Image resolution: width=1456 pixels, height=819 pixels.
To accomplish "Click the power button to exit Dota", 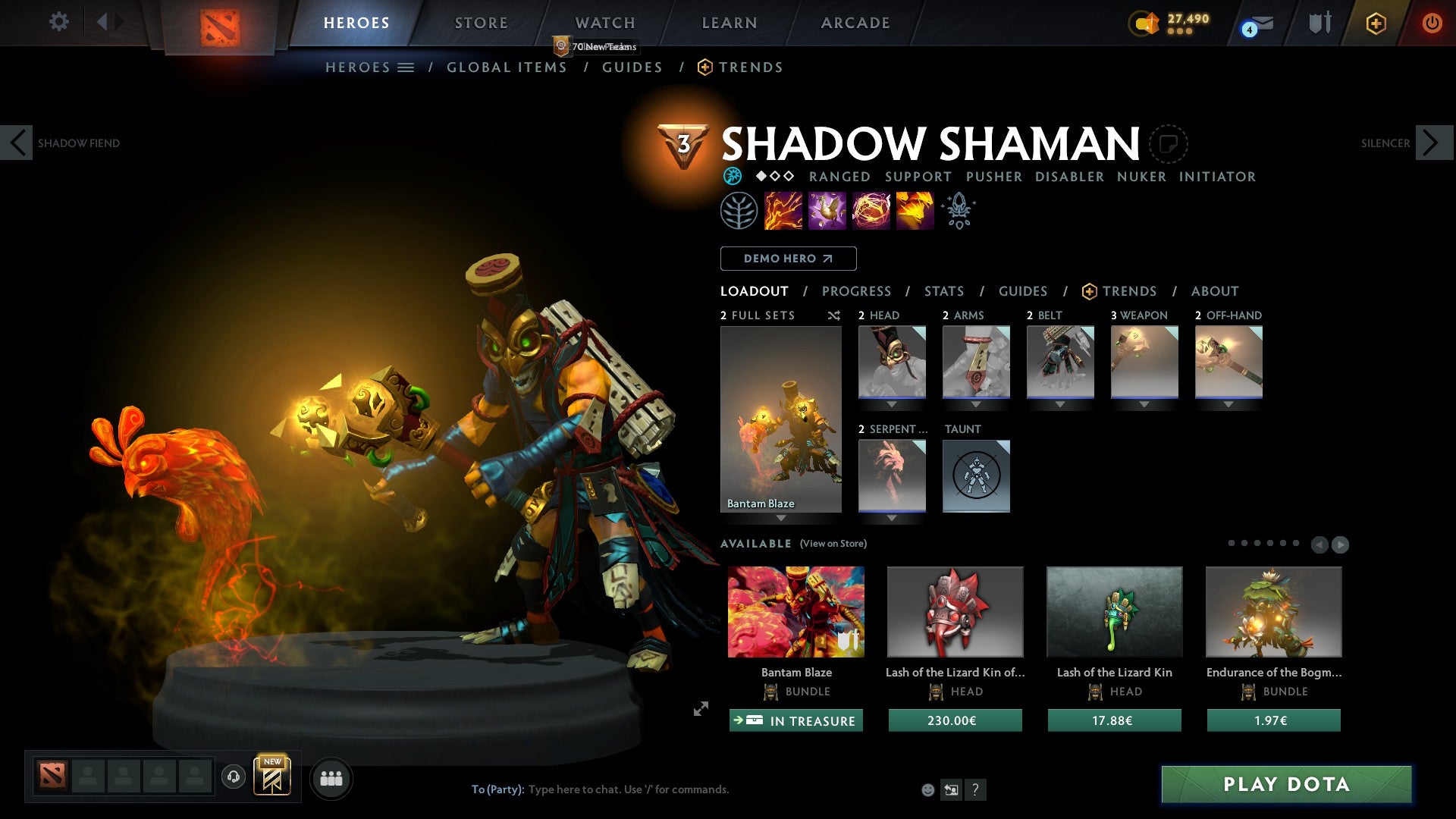I will (x=1433, y=23).
